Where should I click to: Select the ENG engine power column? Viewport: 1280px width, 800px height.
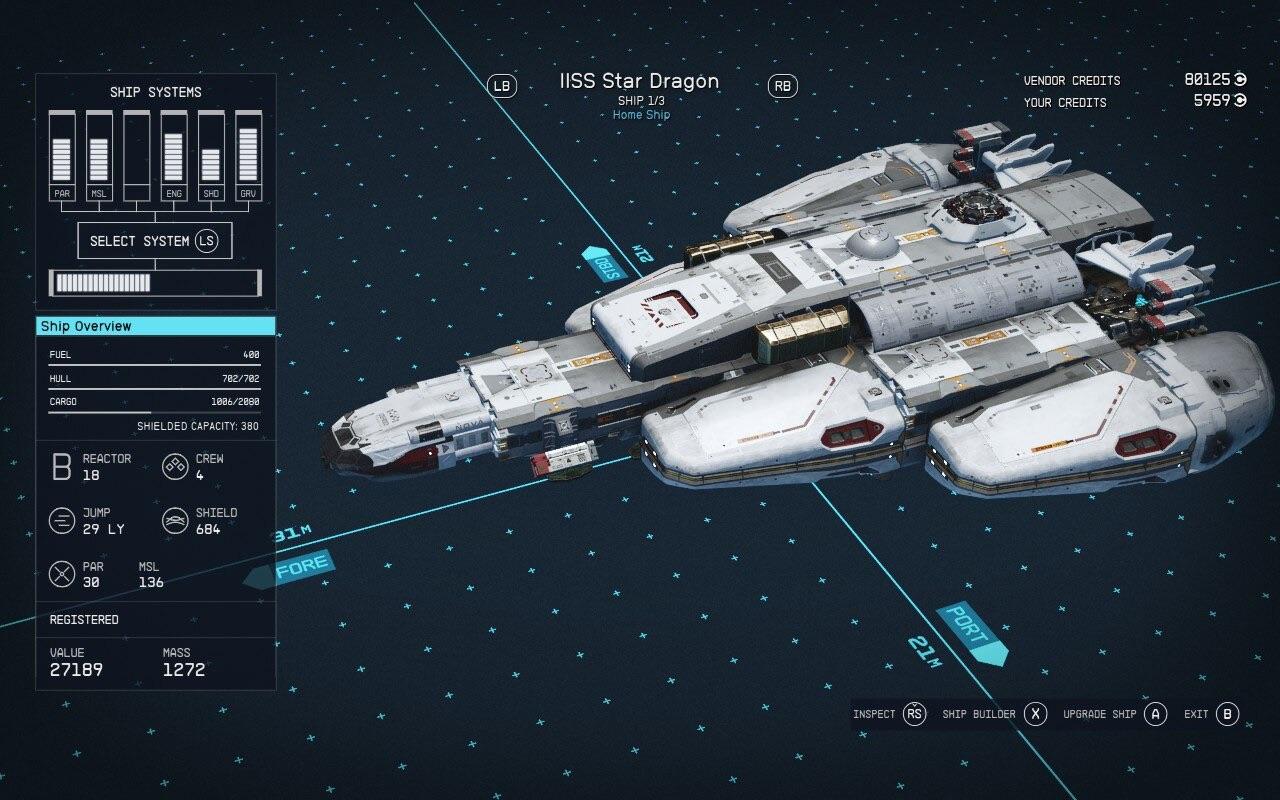point(174,156)
